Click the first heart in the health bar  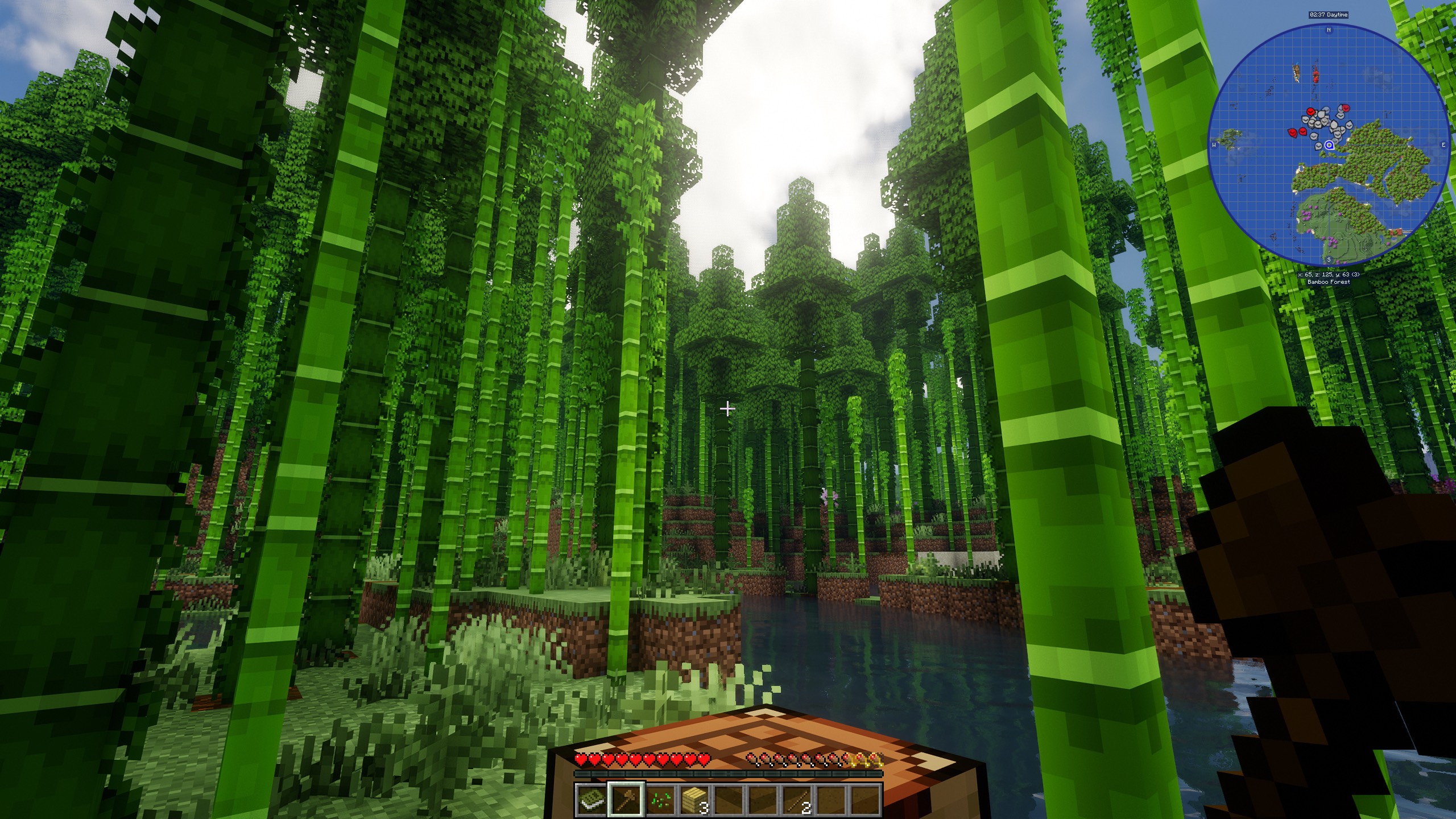click(581, 759)
